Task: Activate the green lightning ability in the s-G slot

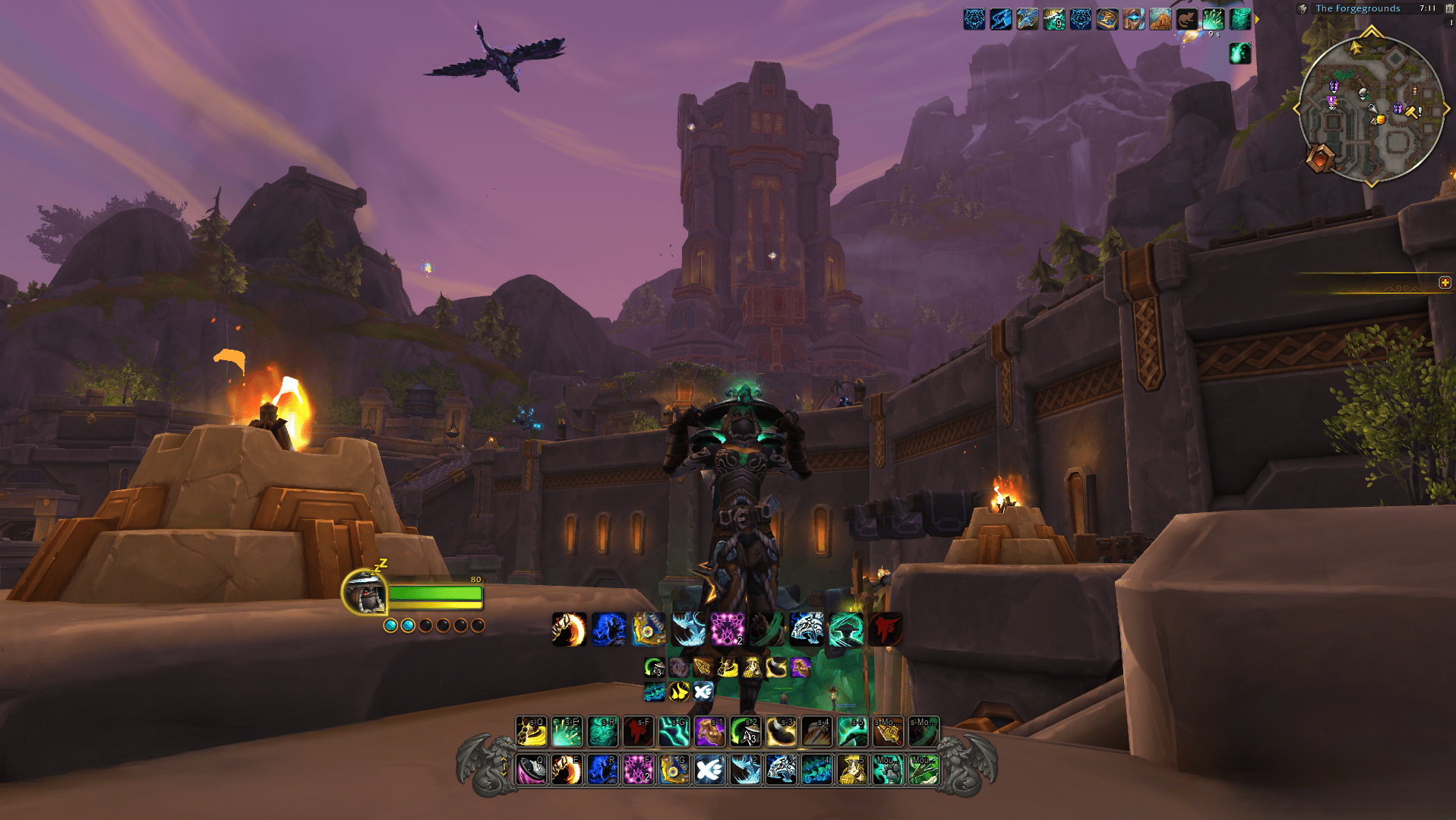Action: [674, 732]
